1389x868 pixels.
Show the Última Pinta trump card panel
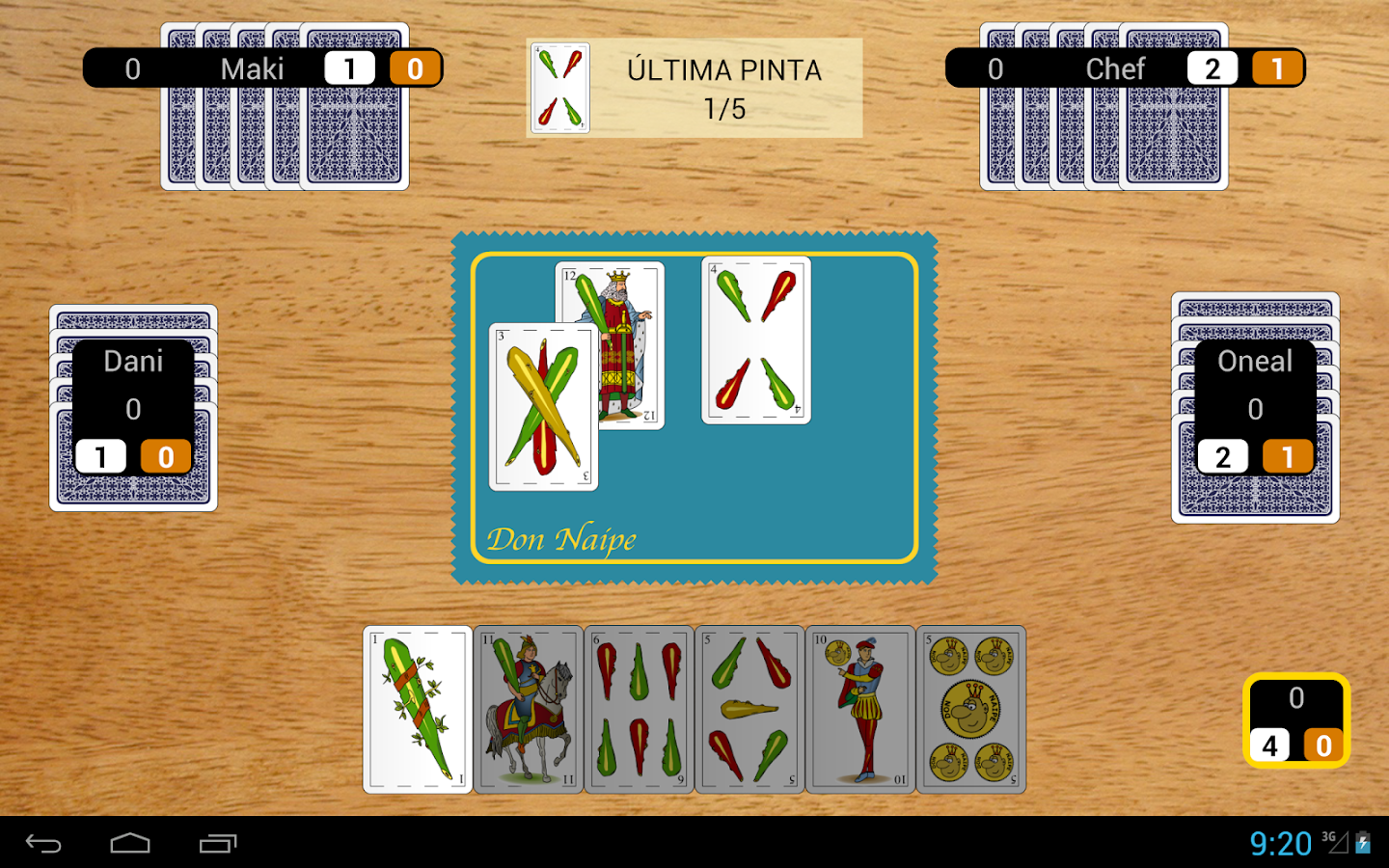[x=694, y=88]
